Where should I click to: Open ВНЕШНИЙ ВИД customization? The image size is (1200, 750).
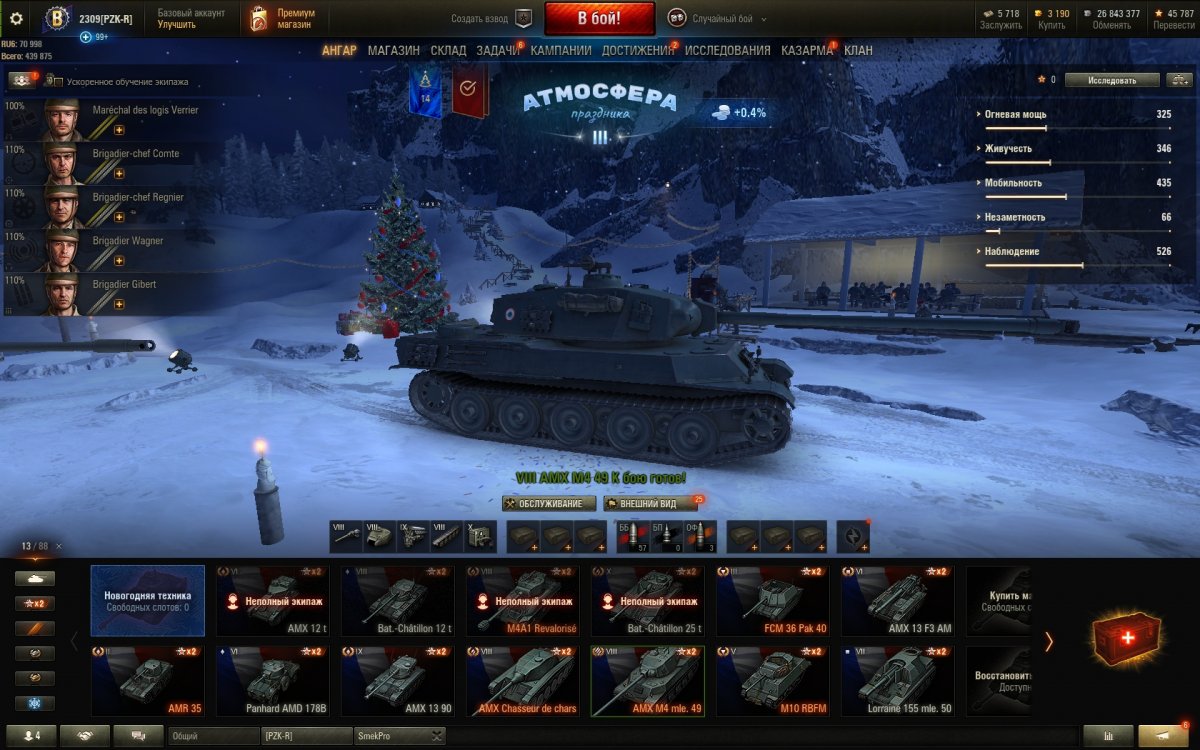tap(650, 504)
